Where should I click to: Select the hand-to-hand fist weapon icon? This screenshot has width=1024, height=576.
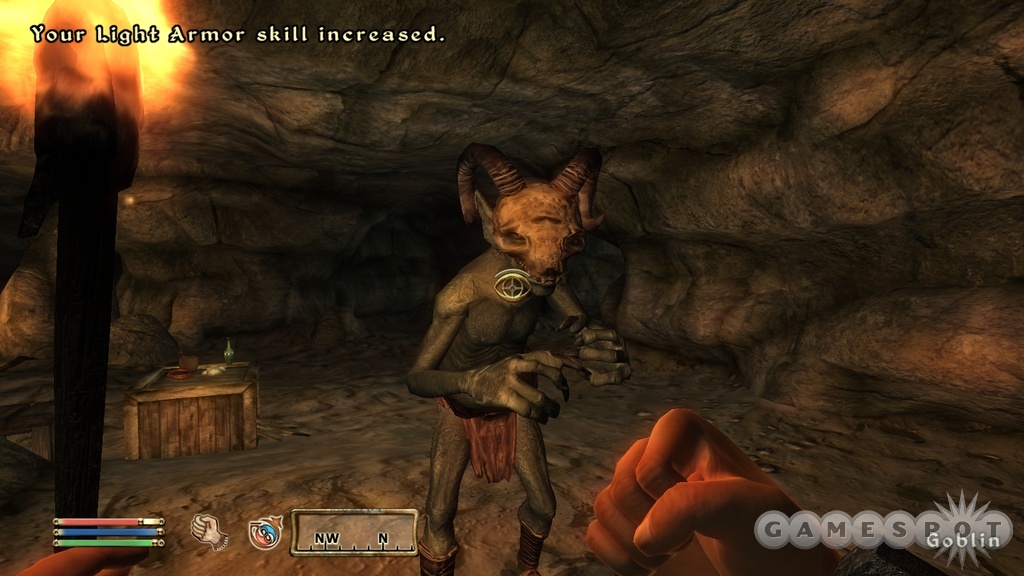207,530
